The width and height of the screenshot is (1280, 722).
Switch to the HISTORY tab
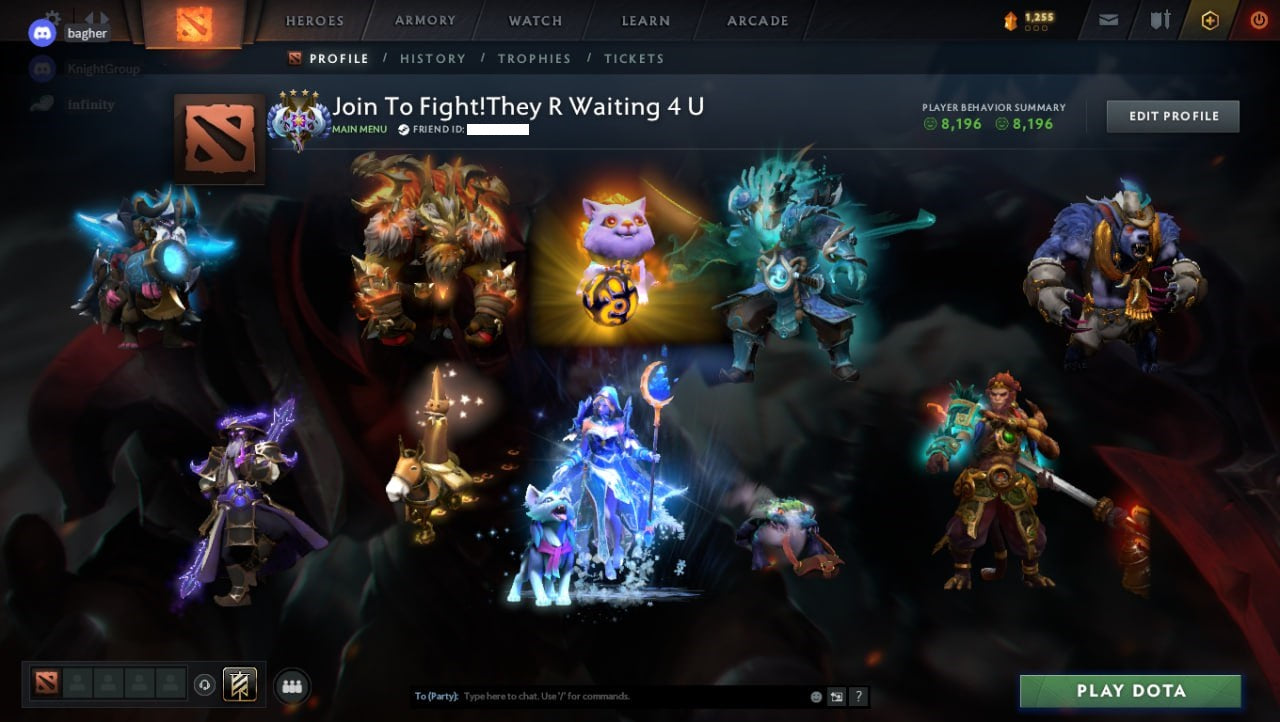[433, 58]
